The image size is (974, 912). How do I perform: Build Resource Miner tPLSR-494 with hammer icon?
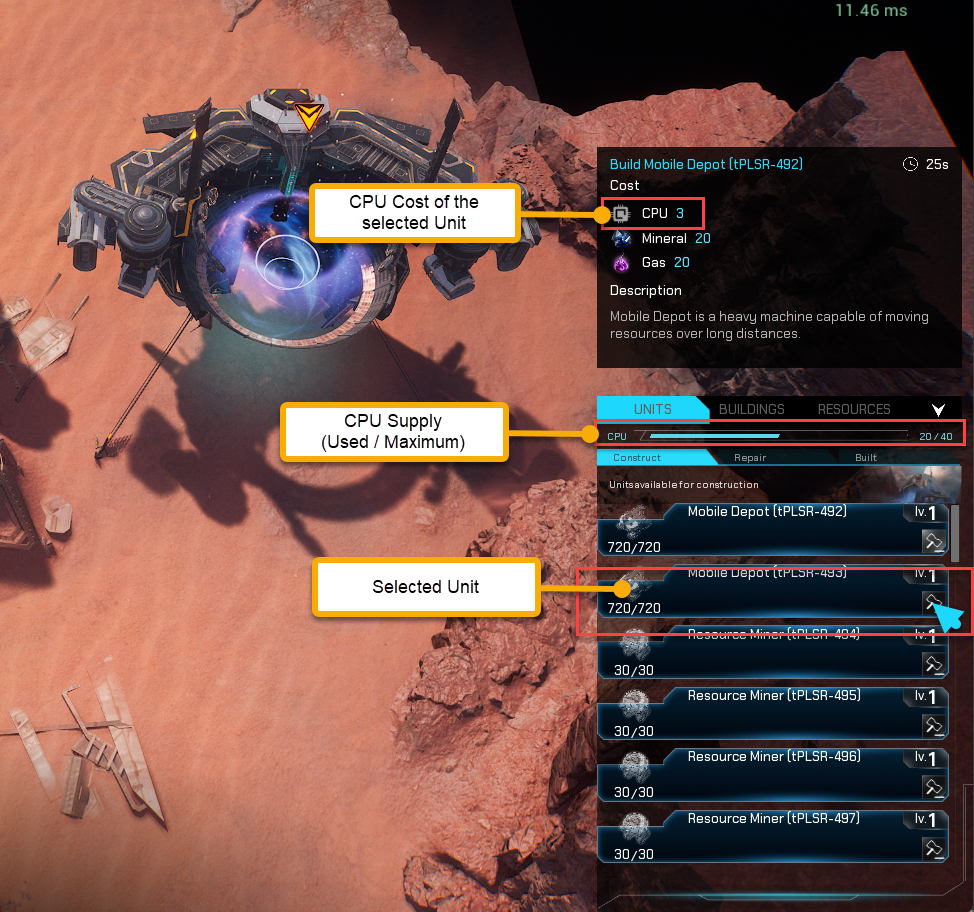(x=933, y=664)
